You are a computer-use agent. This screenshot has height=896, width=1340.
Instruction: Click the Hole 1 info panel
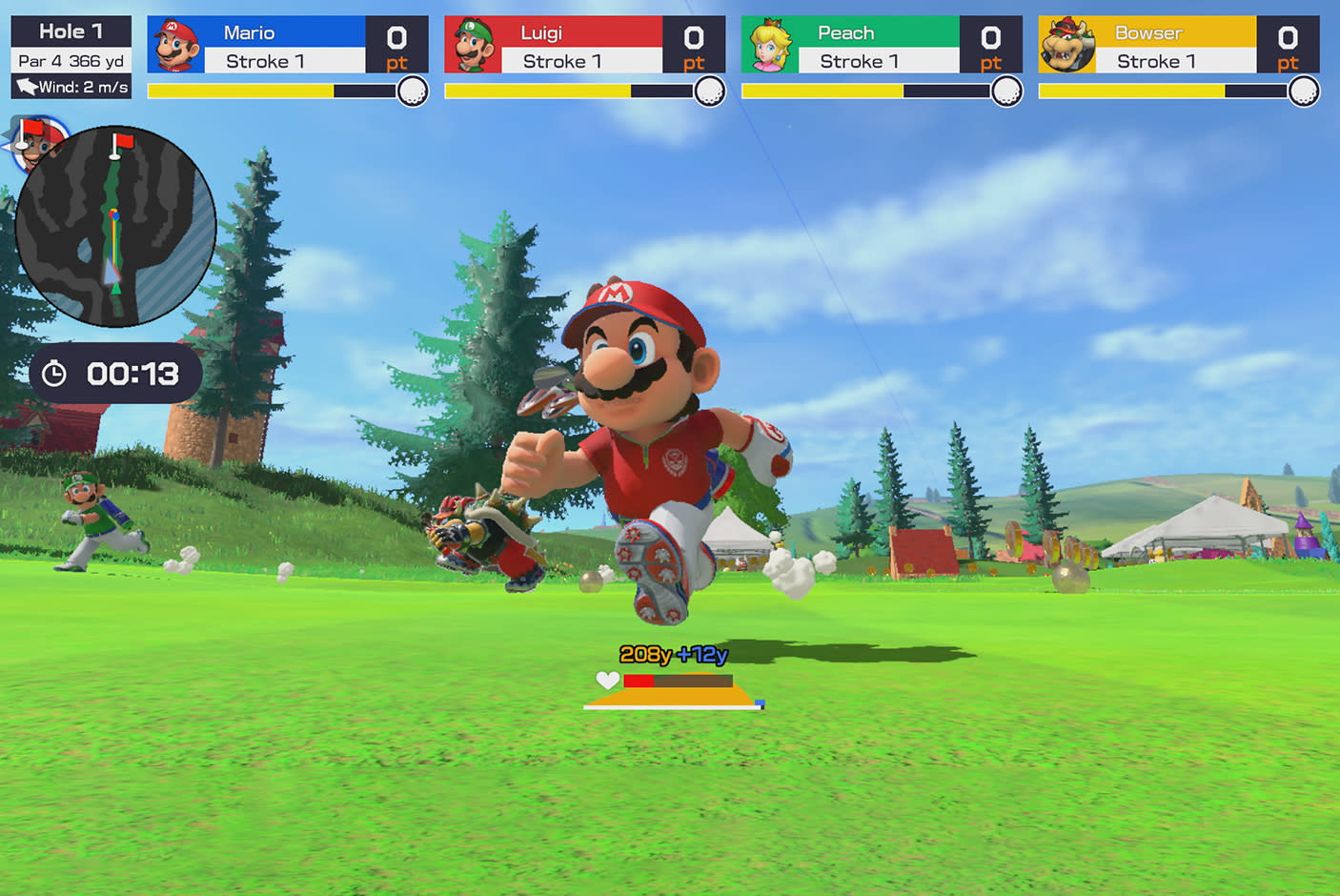[71, 58]
